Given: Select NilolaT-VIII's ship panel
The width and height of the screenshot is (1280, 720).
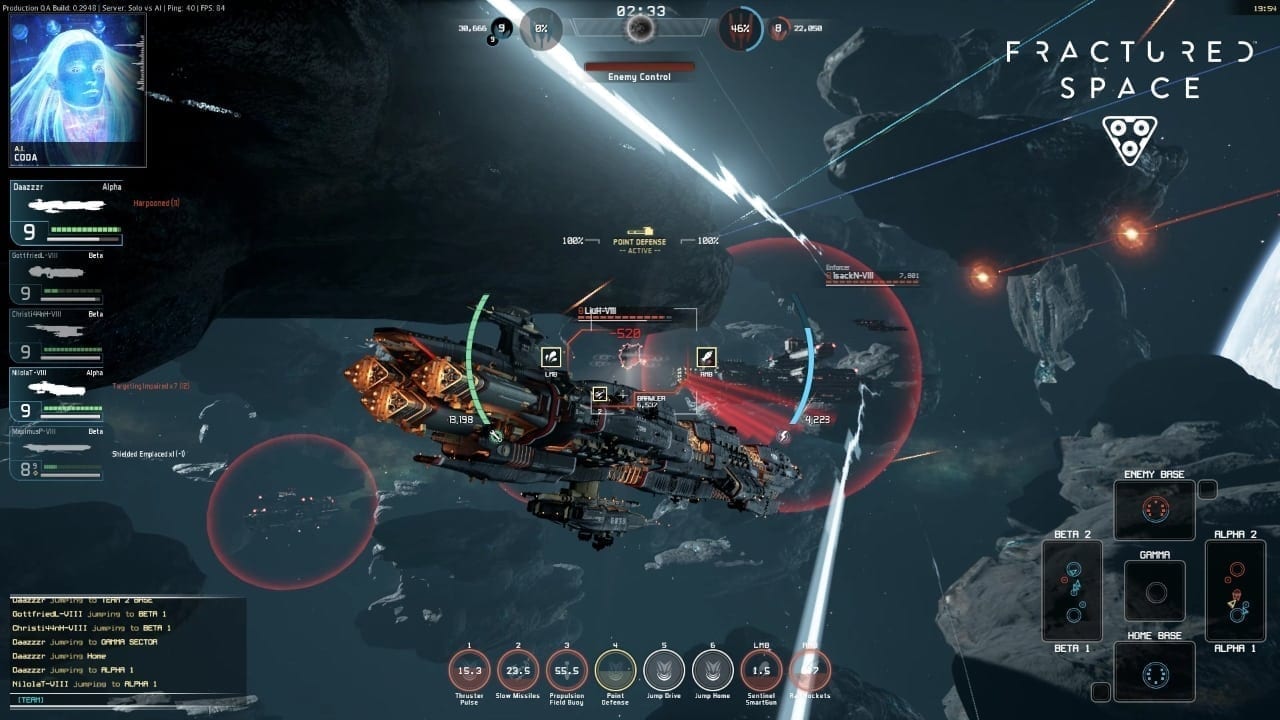Looking at the screenshot, I should 67,395.
